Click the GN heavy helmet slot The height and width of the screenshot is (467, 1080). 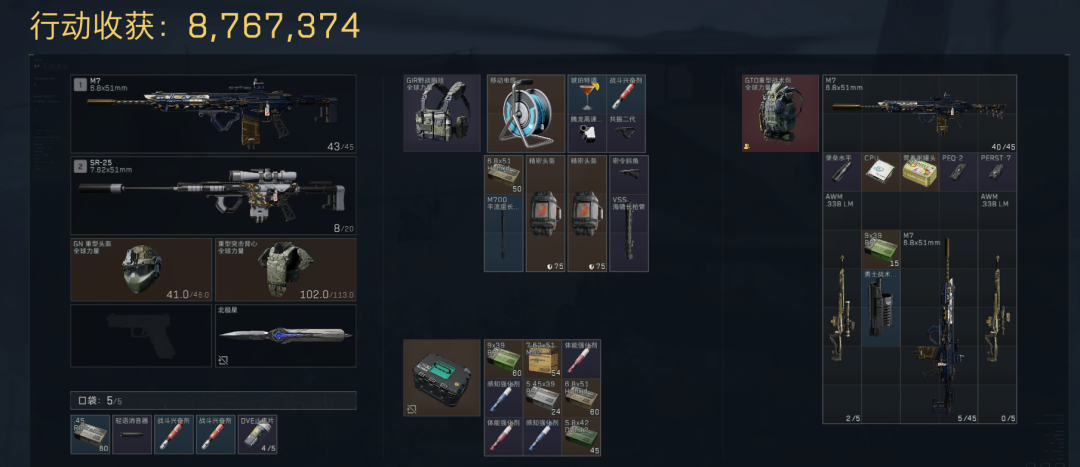coord(141,268)
